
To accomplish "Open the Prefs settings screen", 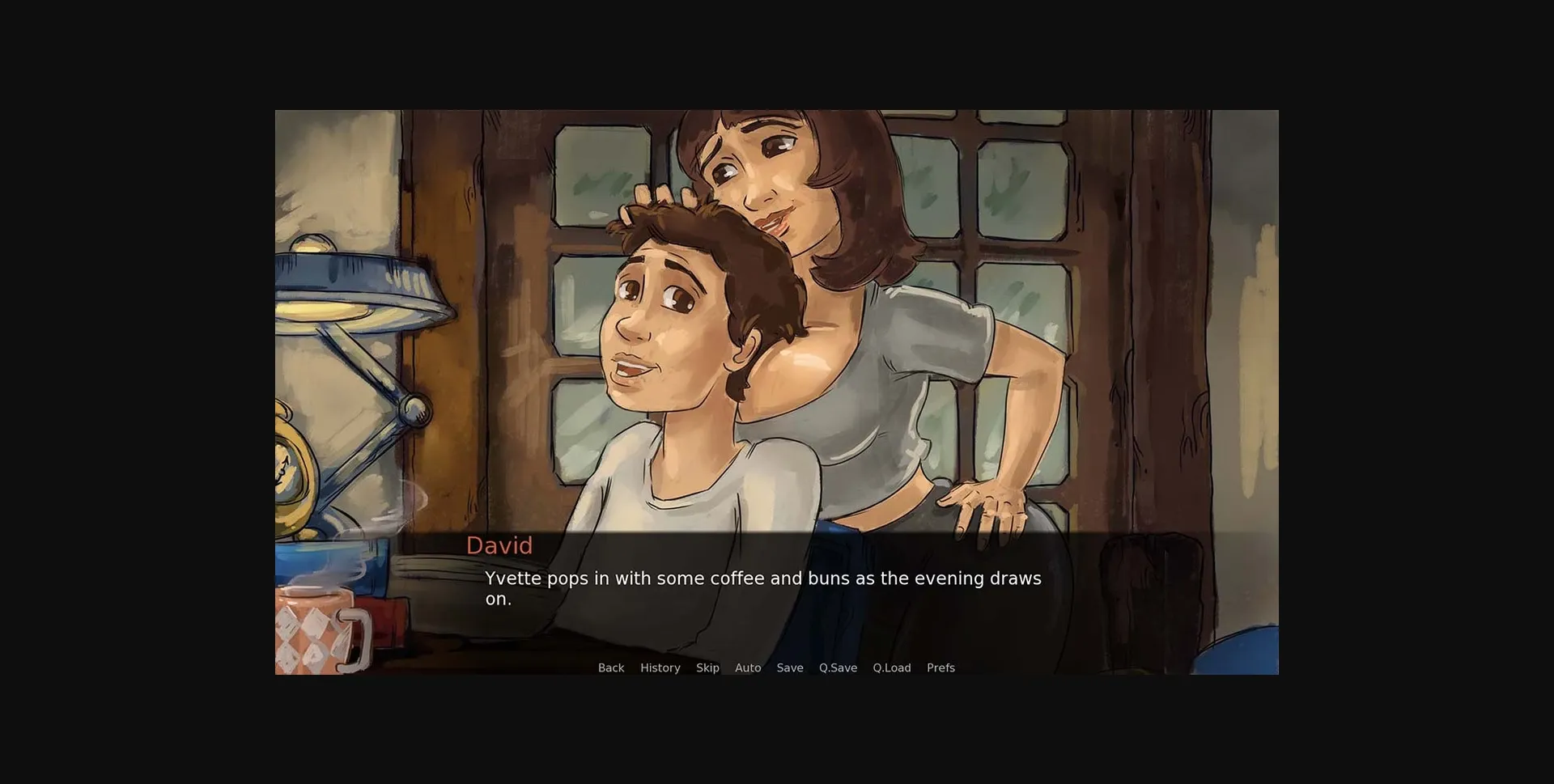I will (940, 667).
